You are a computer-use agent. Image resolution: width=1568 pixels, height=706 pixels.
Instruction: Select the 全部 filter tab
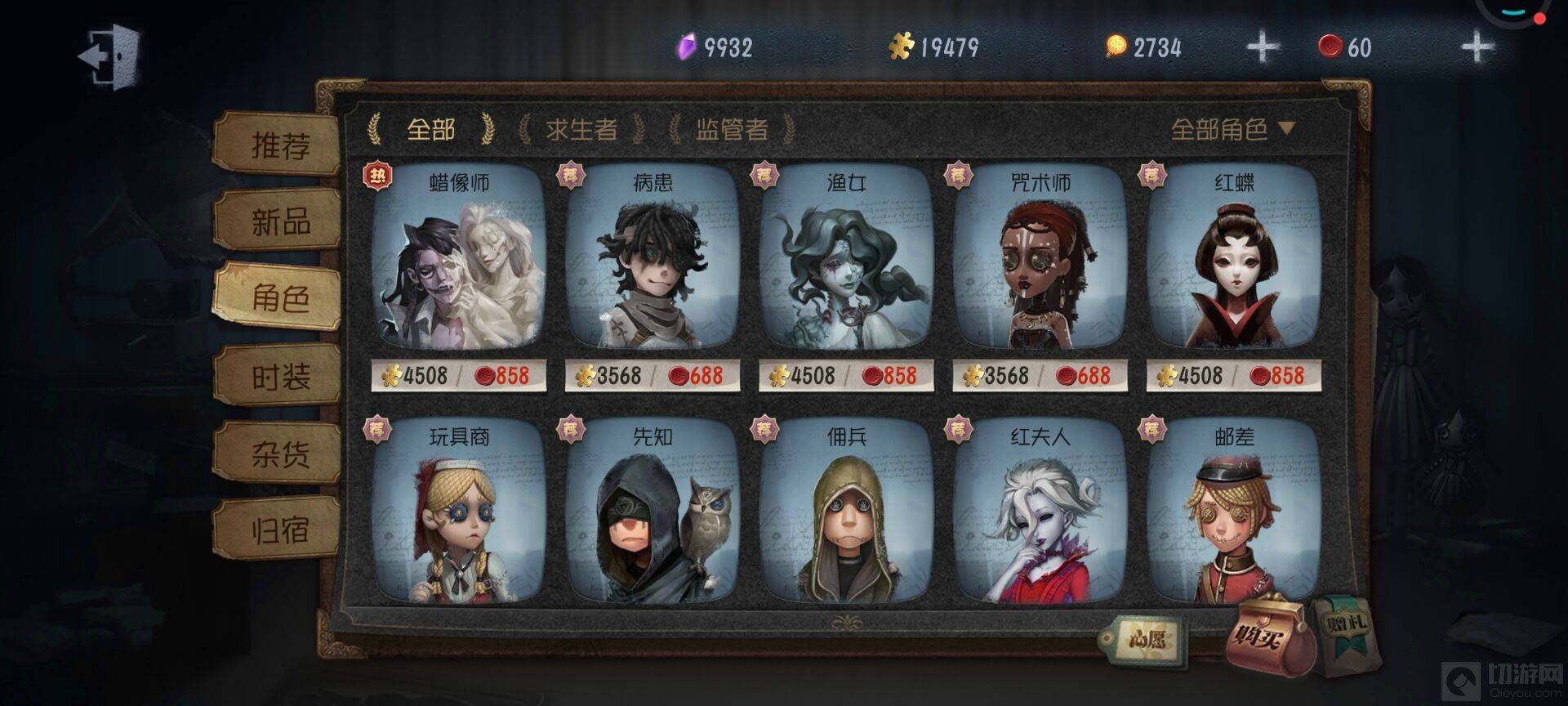(x=430, y=129)
